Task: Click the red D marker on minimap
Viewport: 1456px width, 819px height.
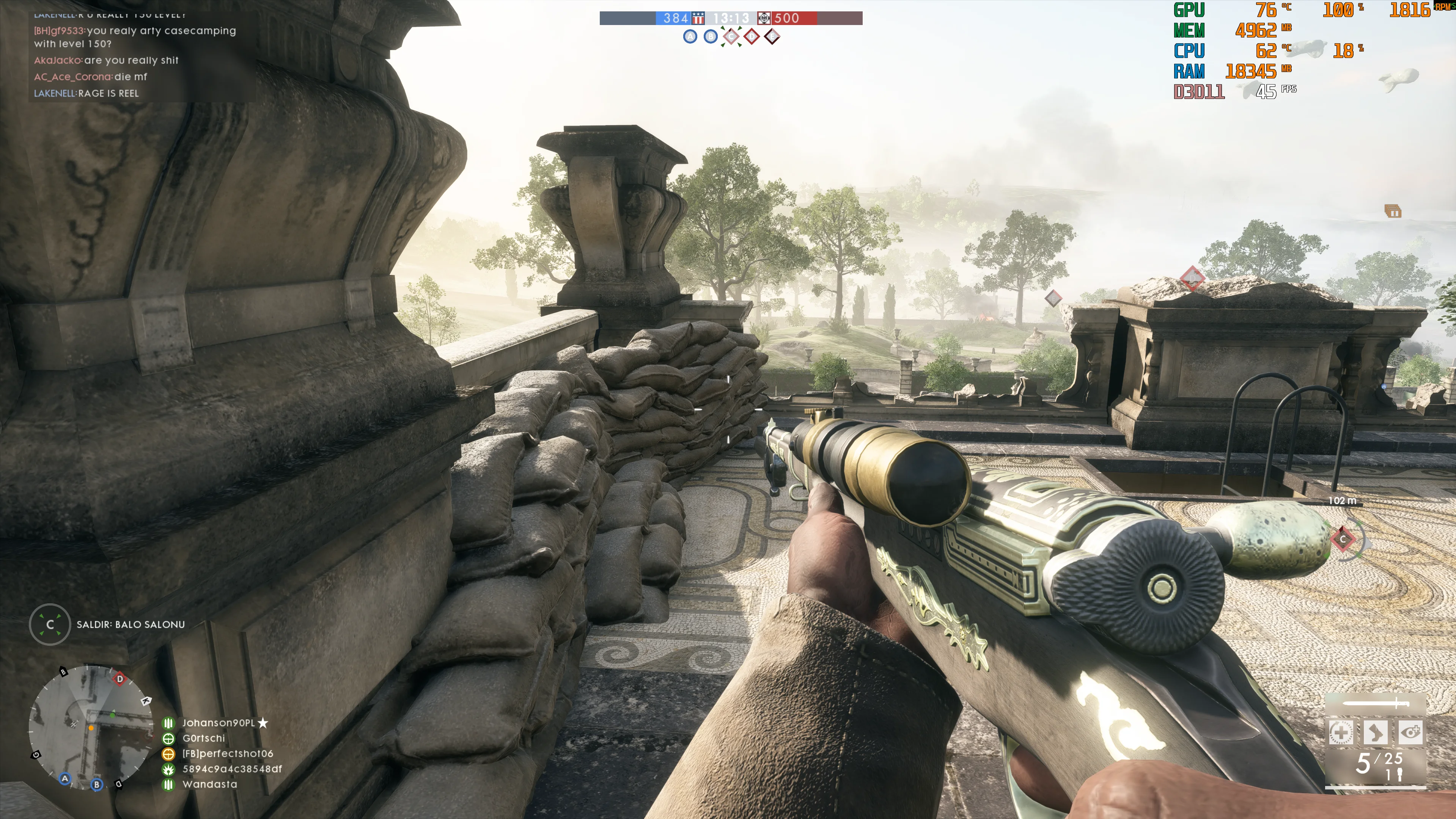Action: click(x=119, y=679)
